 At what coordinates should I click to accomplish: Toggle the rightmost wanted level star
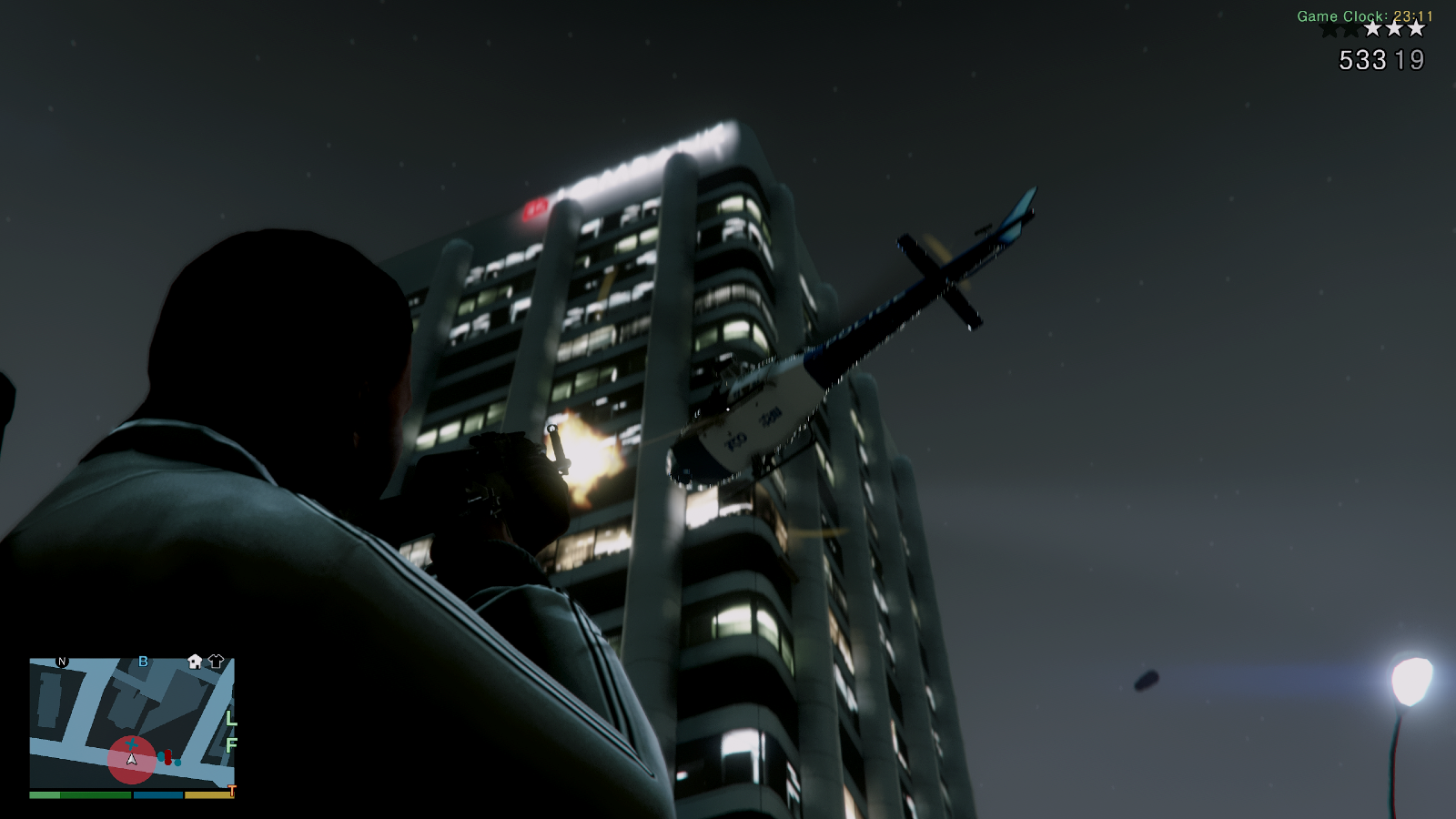[x=1416, y=29]
